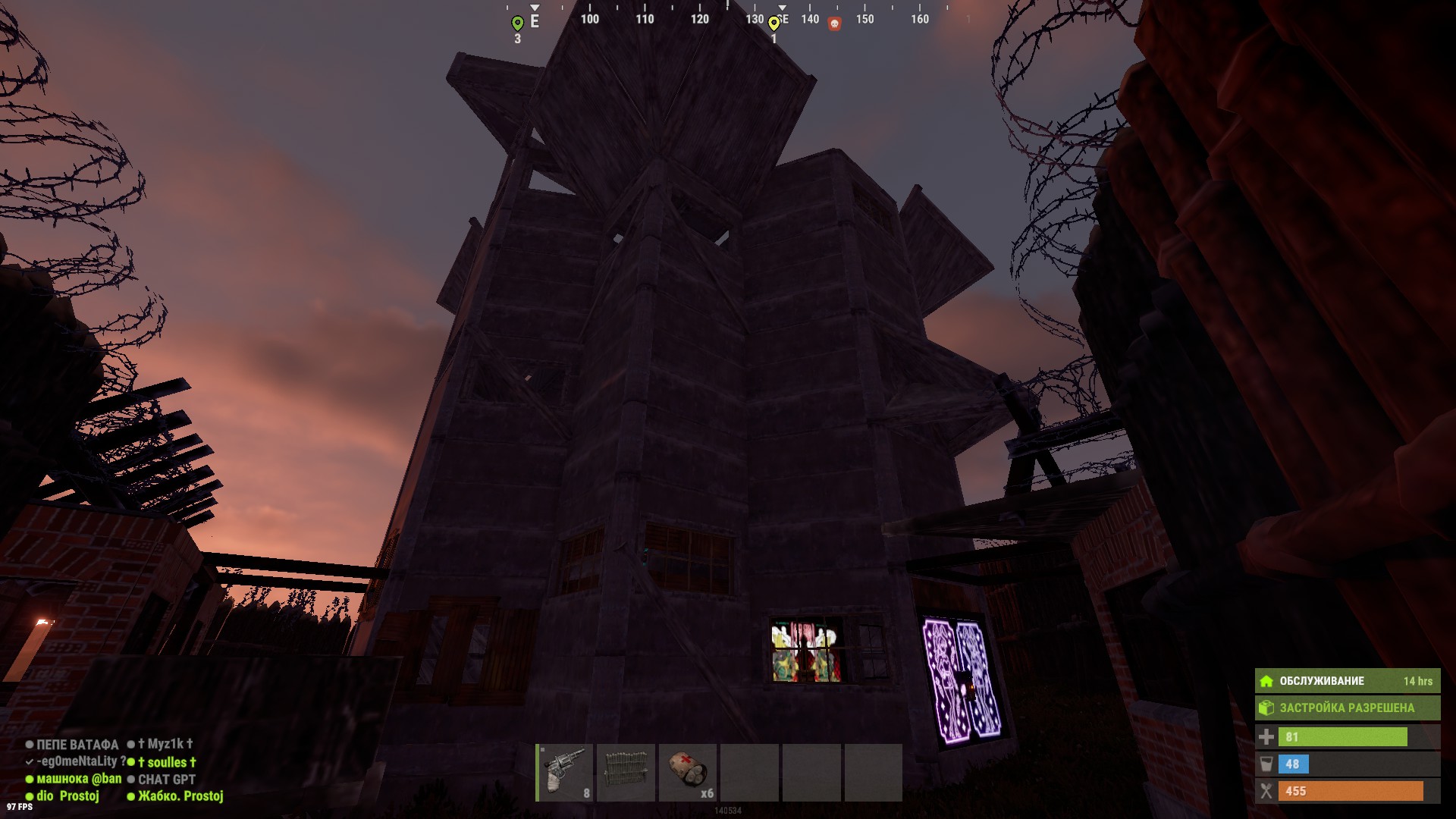Image resolution: width=1456 pixels, height=819 pixels.
Task: Click the yellow map marker 1 on compass
Action: click(x=773, y=24)
